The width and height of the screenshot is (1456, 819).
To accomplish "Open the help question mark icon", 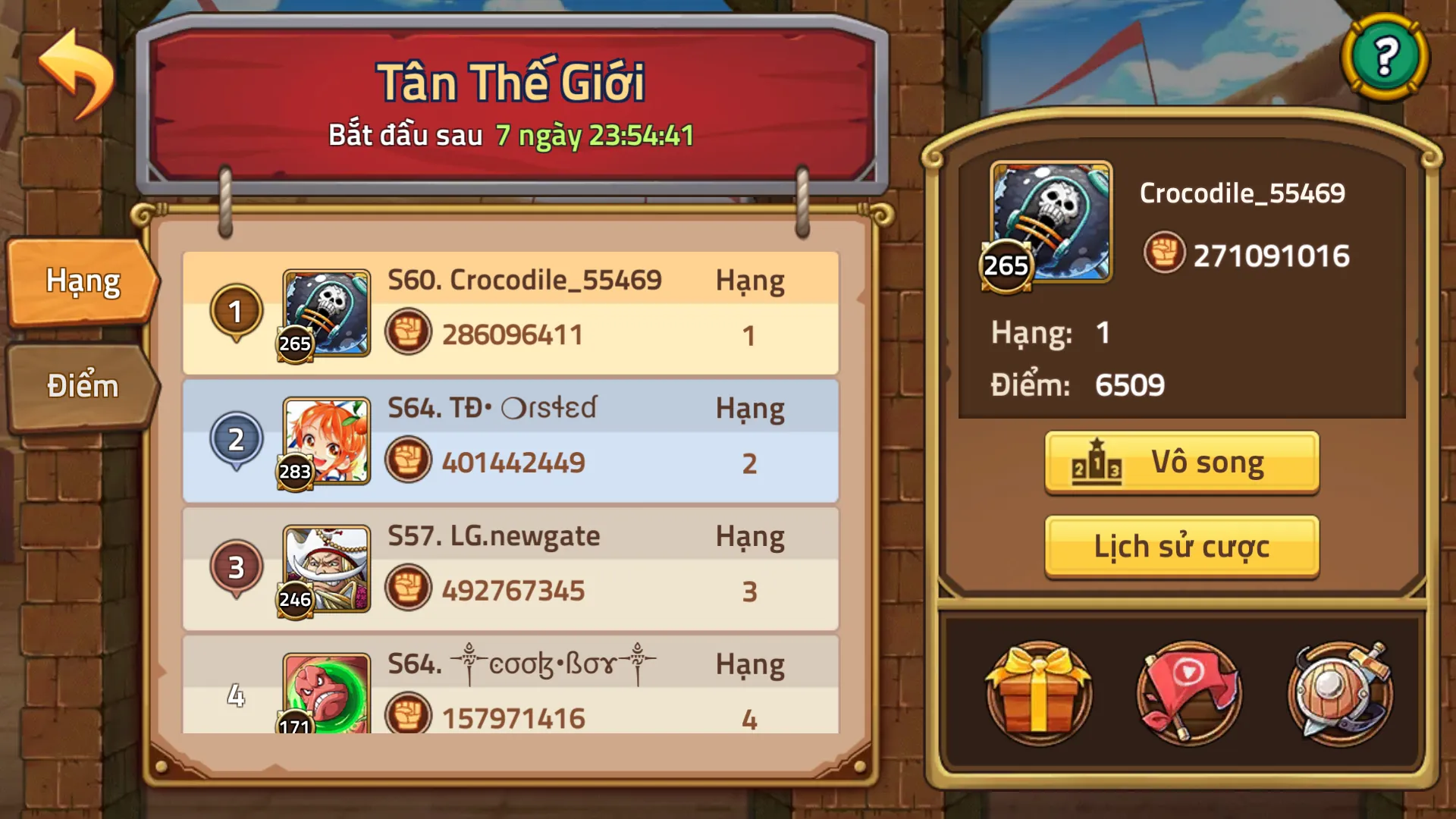I will pyautogui.click(x=1387, y=57).
